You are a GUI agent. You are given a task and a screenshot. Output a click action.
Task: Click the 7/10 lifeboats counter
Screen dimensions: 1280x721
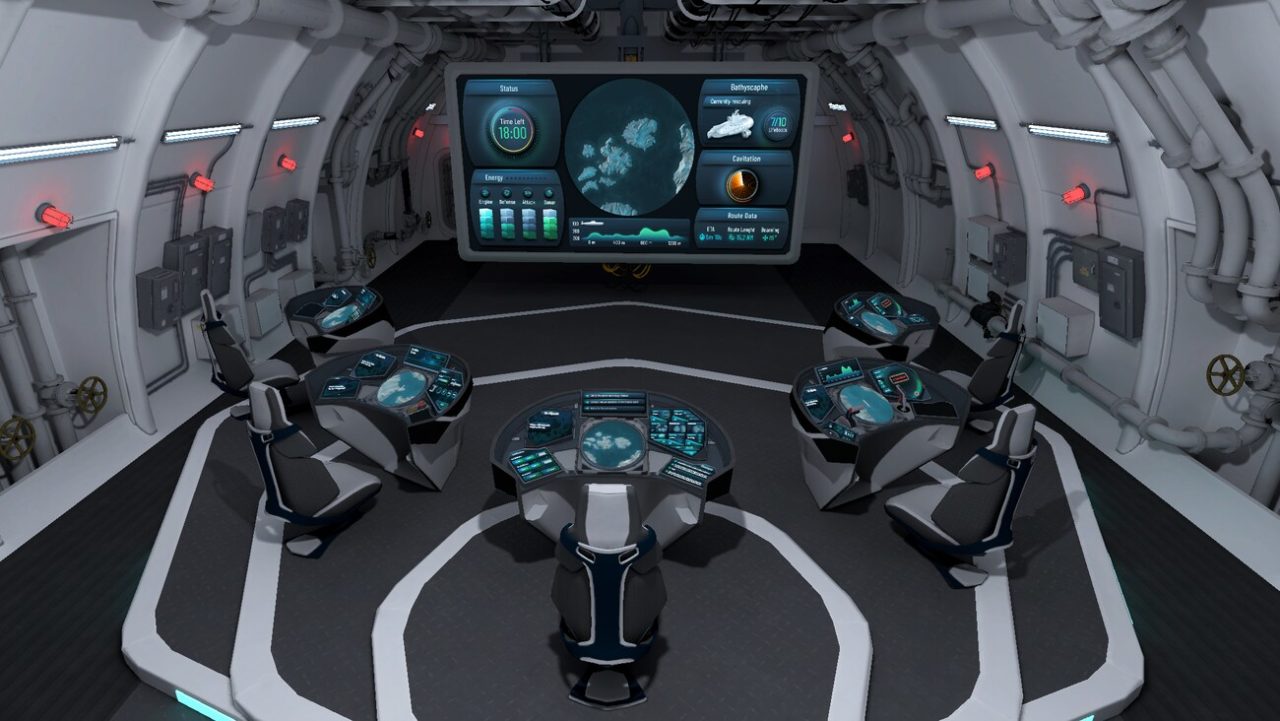[777, 124]
